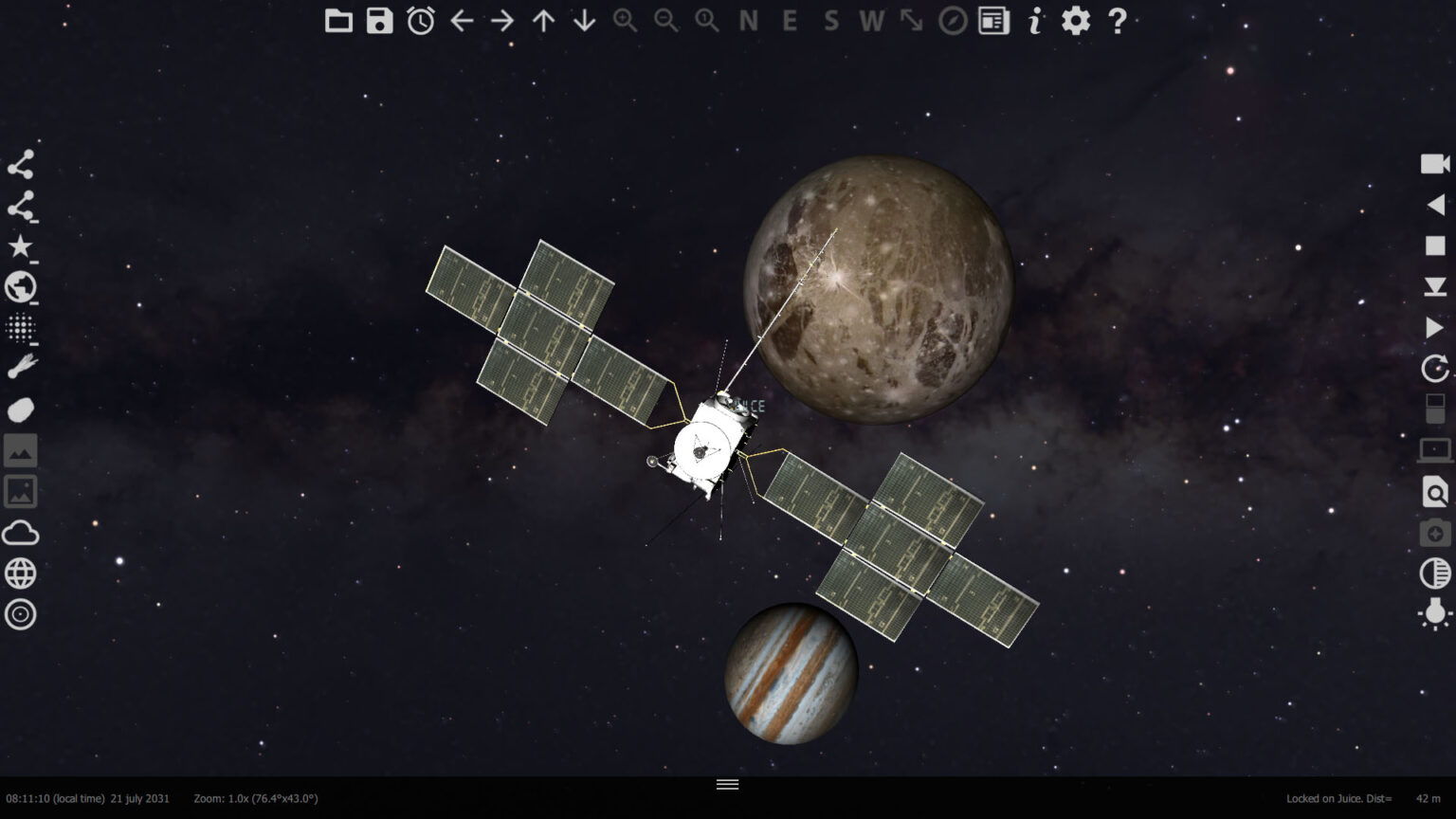Toggle cloud display on the left sidebar
The image size is (1456, 819).
click(20, 533)
